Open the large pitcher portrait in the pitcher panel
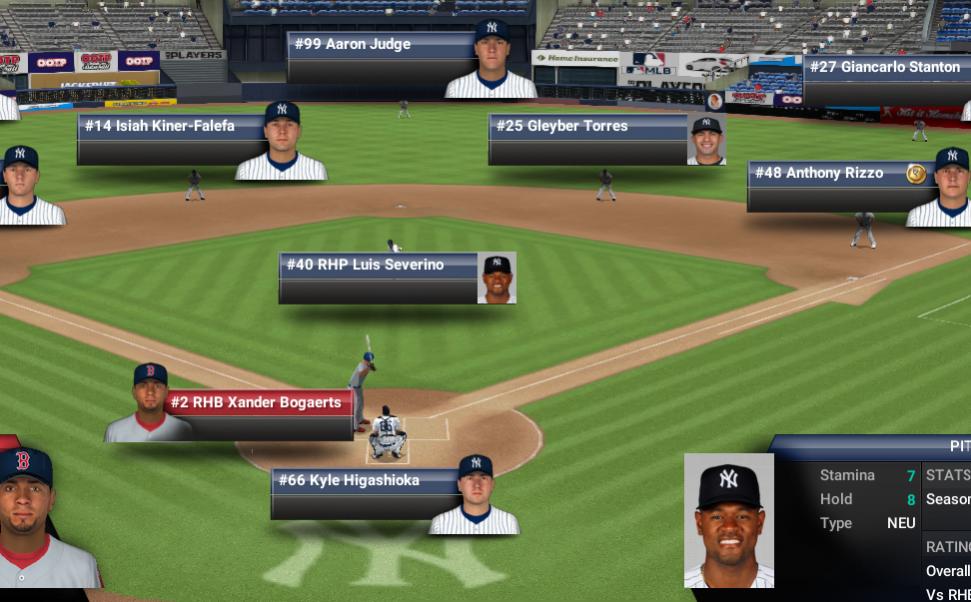The width and height of the screenshot is (971, 602). [728, 520]
